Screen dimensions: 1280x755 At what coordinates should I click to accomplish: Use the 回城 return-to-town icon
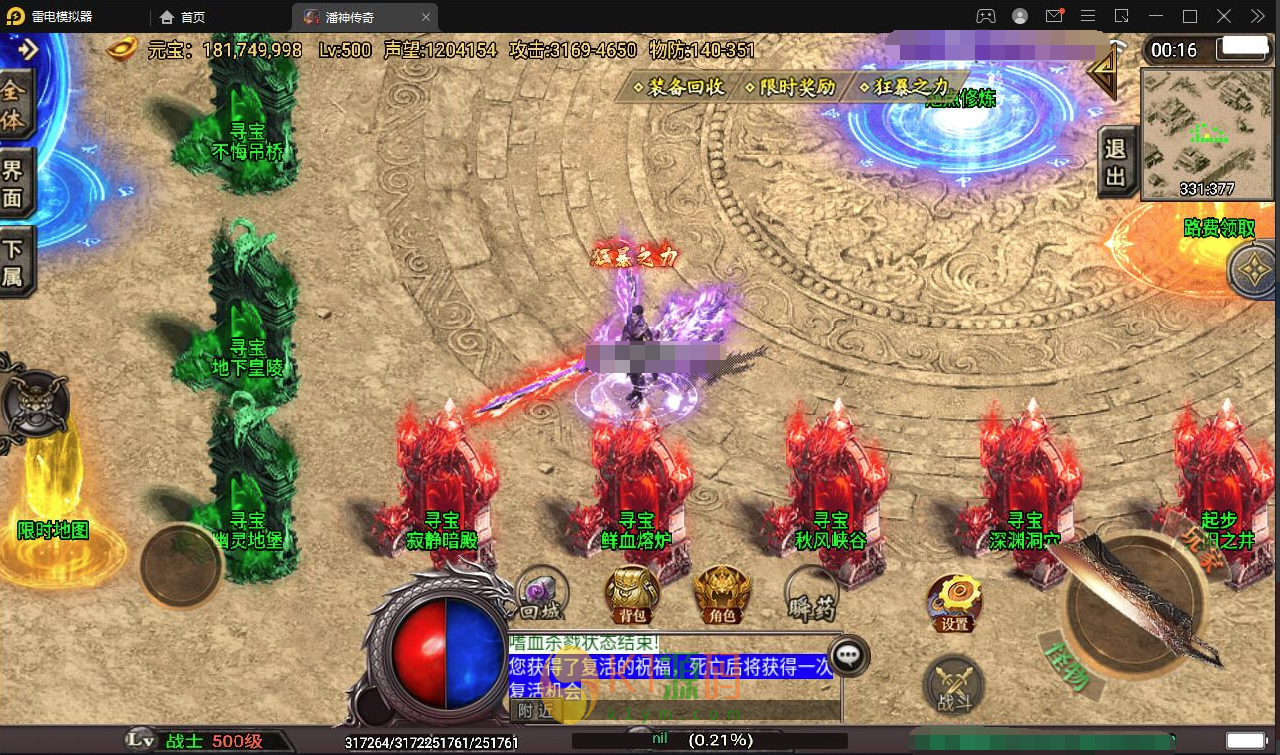[x=540, y=594]
